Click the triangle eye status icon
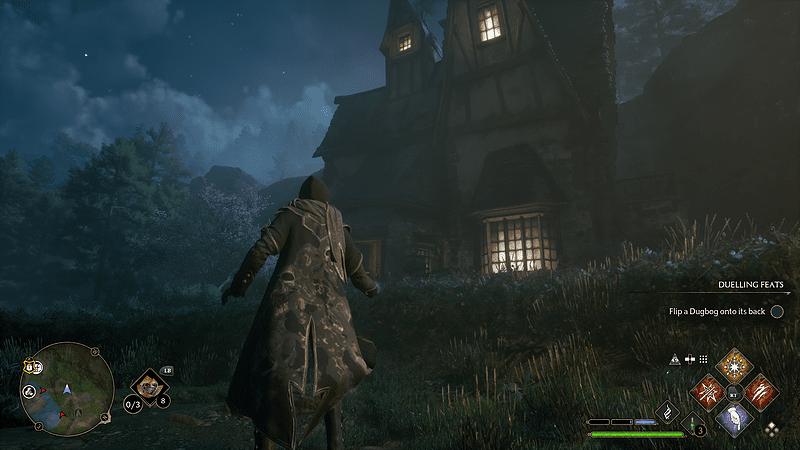 point(675,359)
